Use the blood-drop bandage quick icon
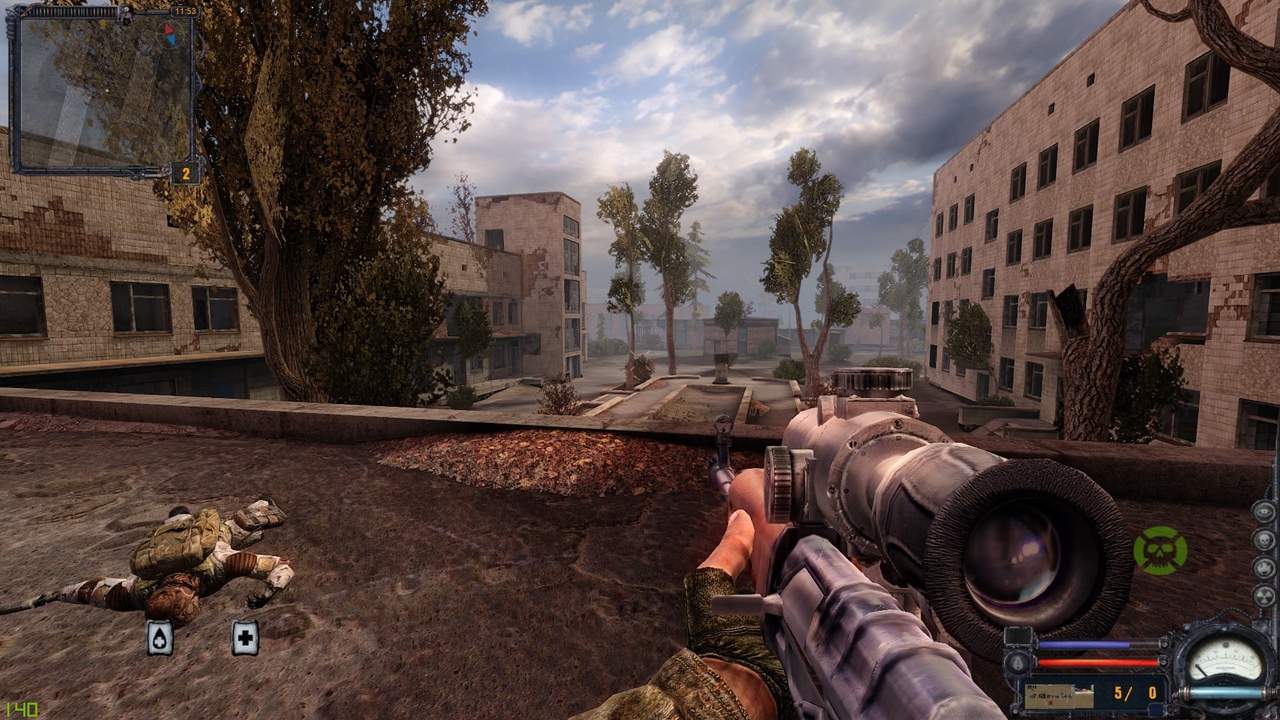 (160, 638)
